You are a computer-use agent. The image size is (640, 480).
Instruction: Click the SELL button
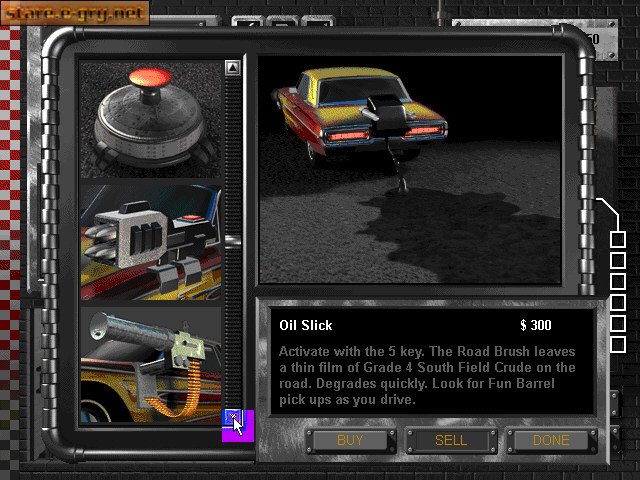tap(451, 440)
